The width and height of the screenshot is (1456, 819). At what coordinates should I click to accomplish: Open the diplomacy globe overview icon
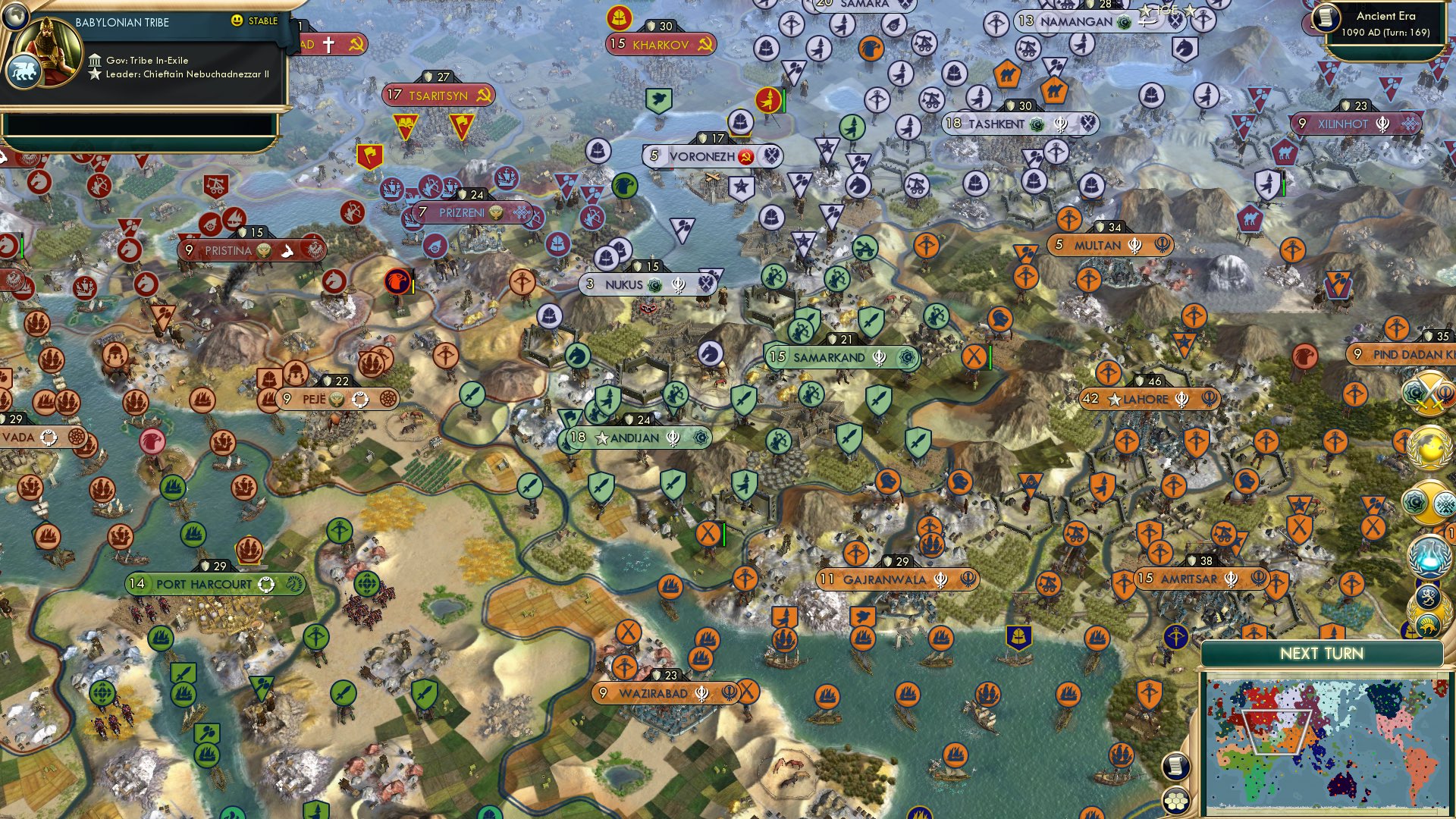[x=1429, y=448]
